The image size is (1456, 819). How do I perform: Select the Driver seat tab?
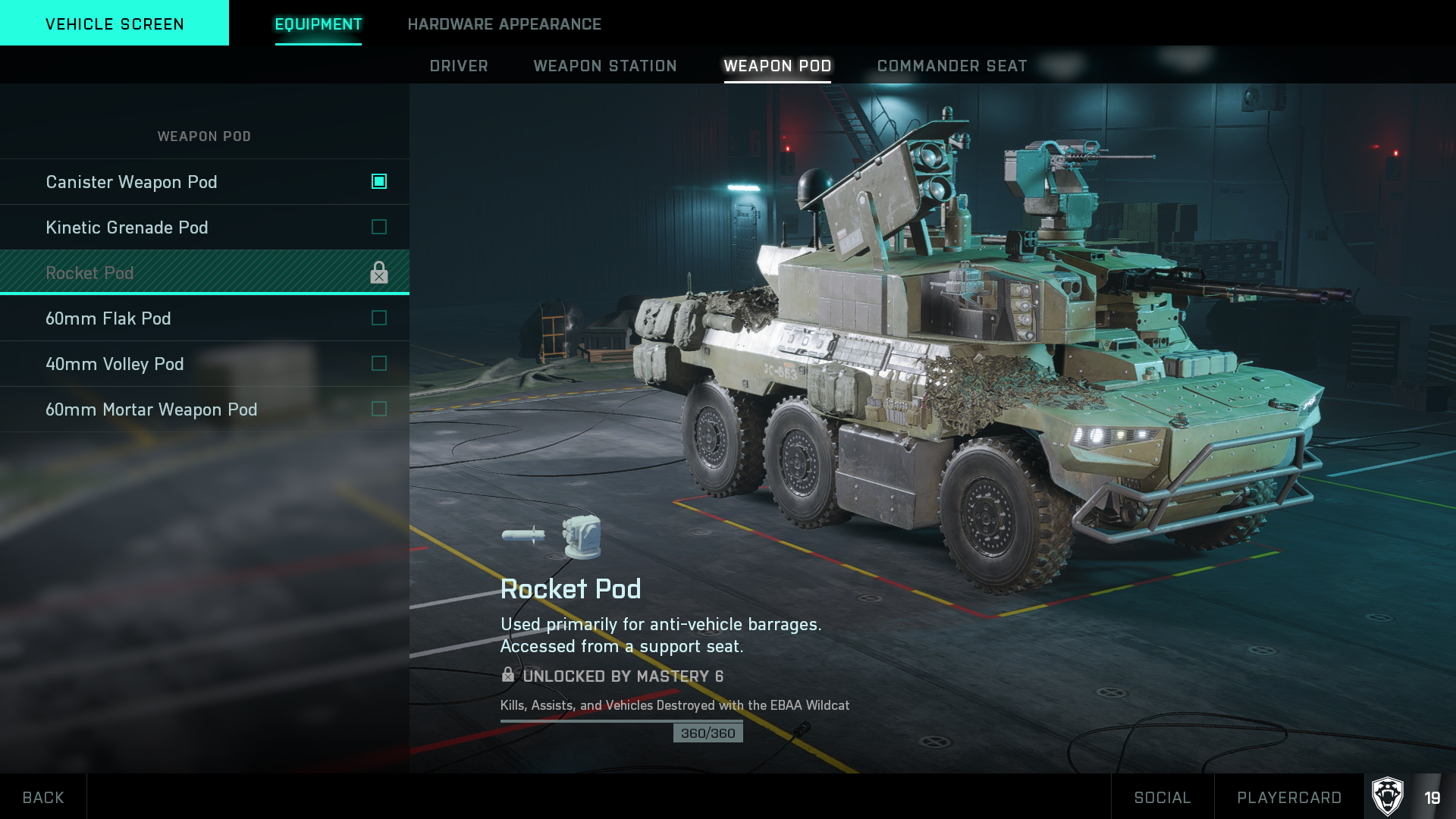tap(459, 66)
